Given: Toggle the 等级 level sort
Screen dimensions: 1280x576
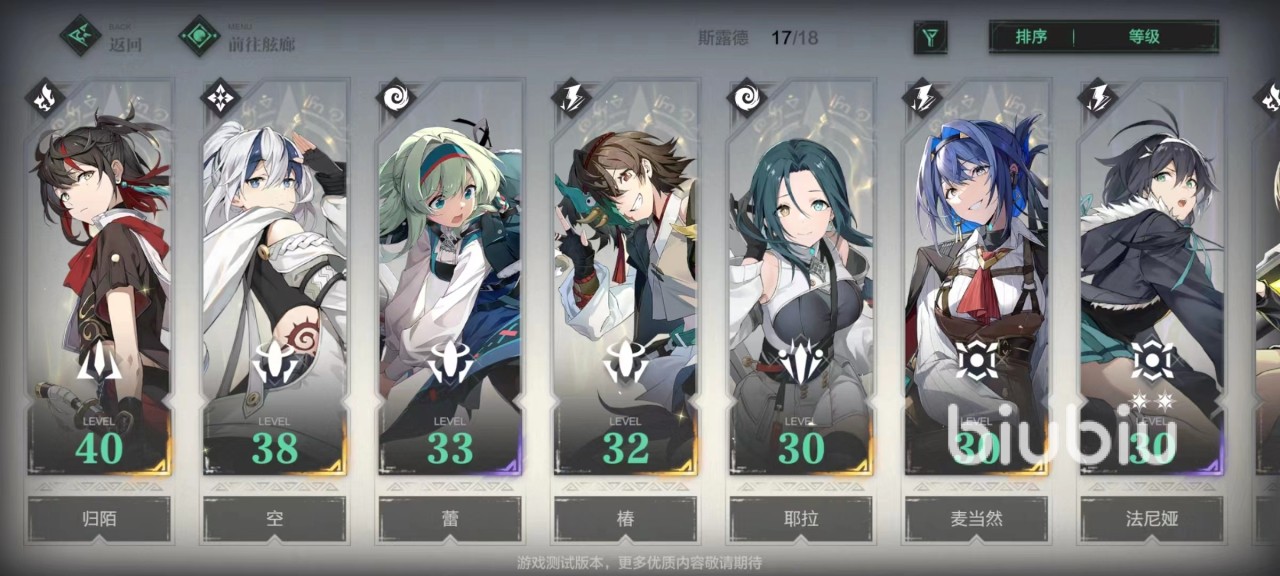Looking at the screenshot, I should (1144, 37).
